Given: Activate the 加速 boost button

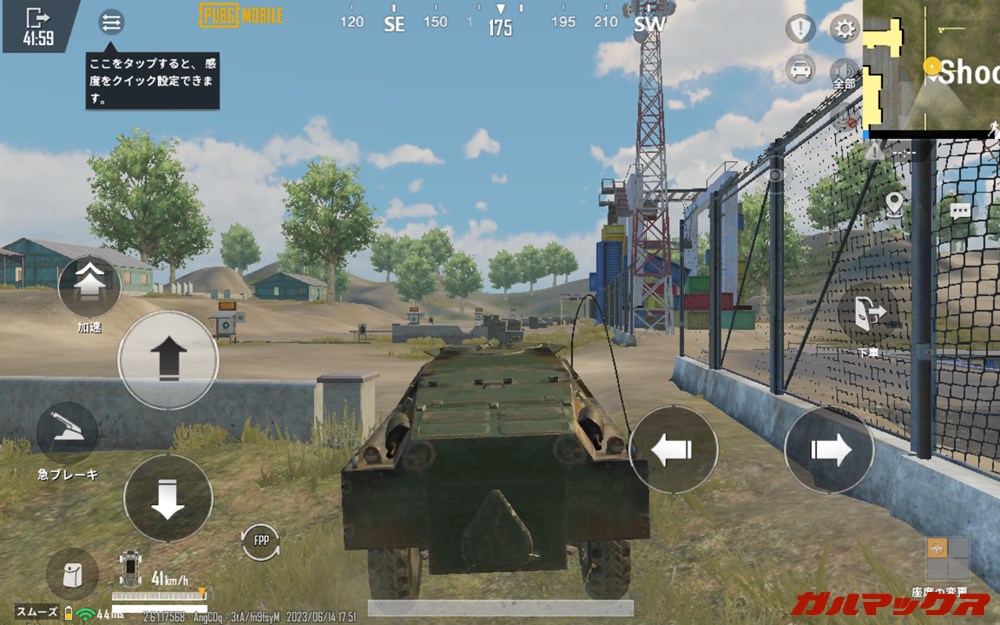Looking at the screenshot, I should 89,285.
